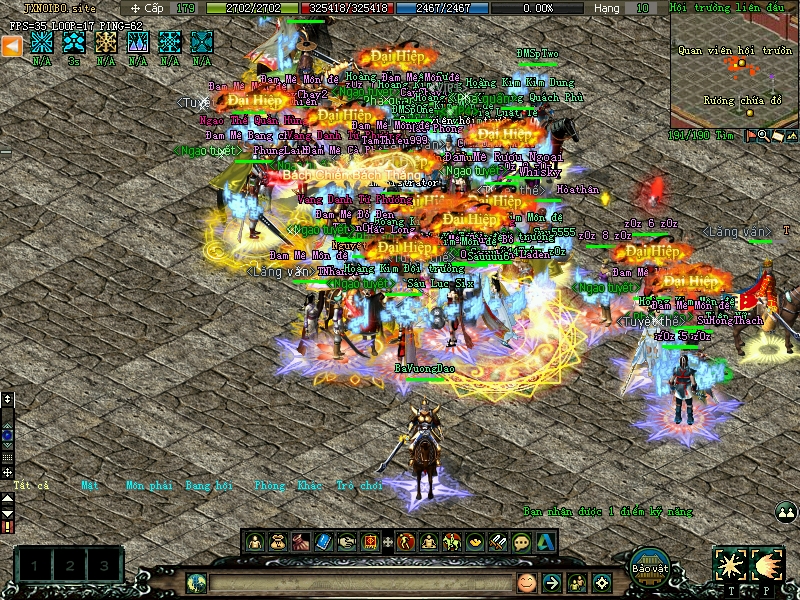
Task: Select the Môn phái chat channel
Action: (149, 486)
